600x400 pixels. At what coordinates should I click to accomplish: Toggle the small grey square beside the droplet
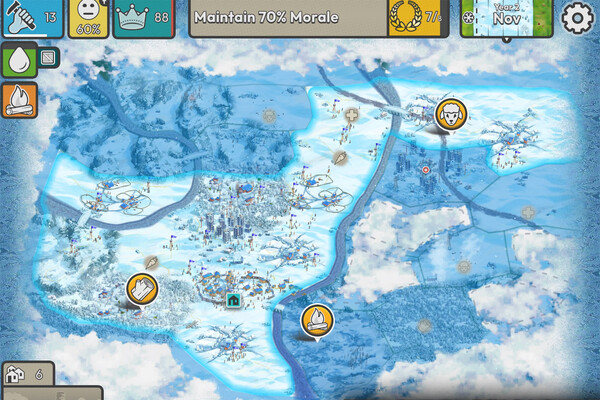47,60
